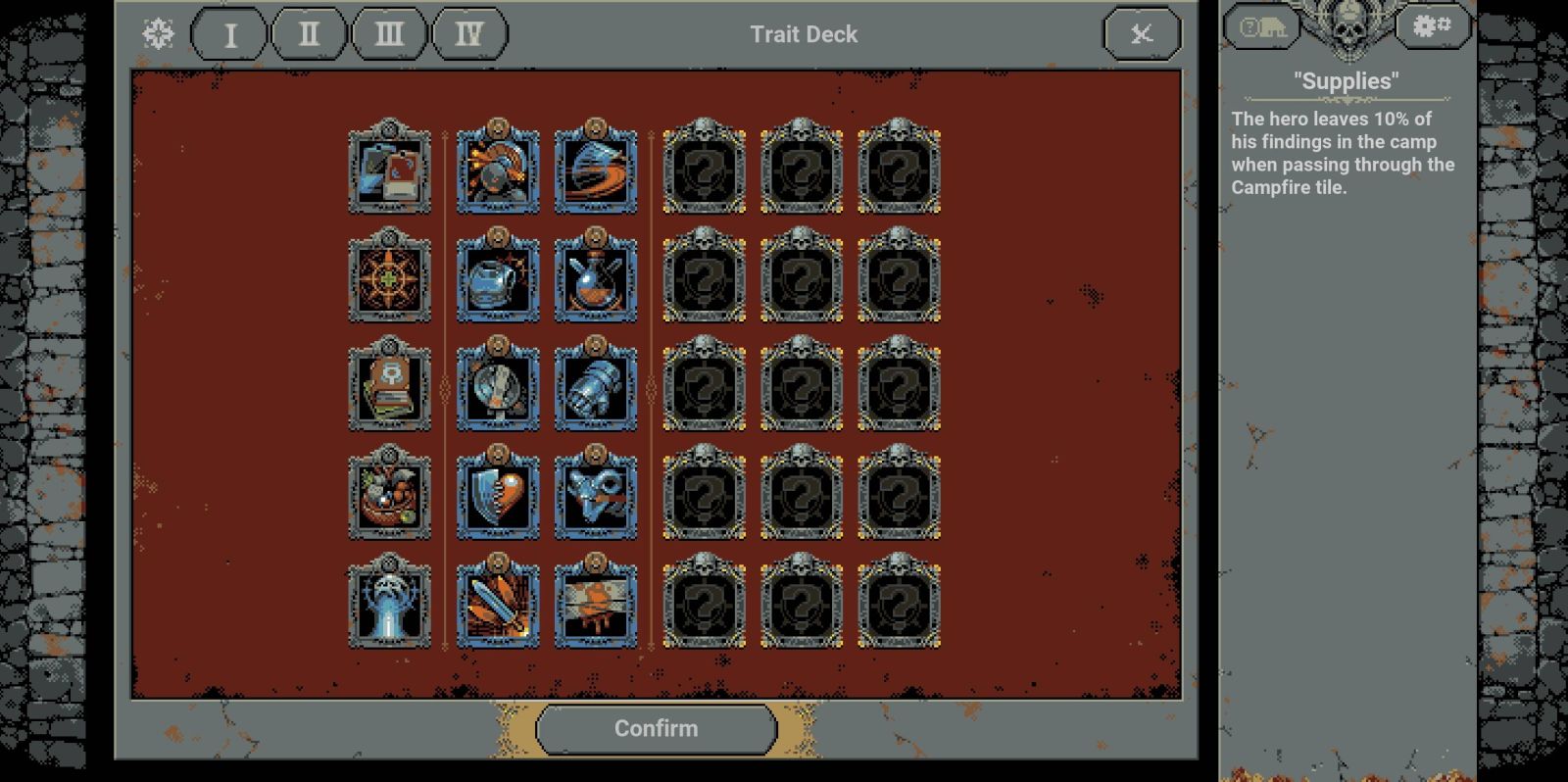The height and width of the screenshot is (782, 1568).
Task: Switch to deck tab I
Action: click(229, 35)
